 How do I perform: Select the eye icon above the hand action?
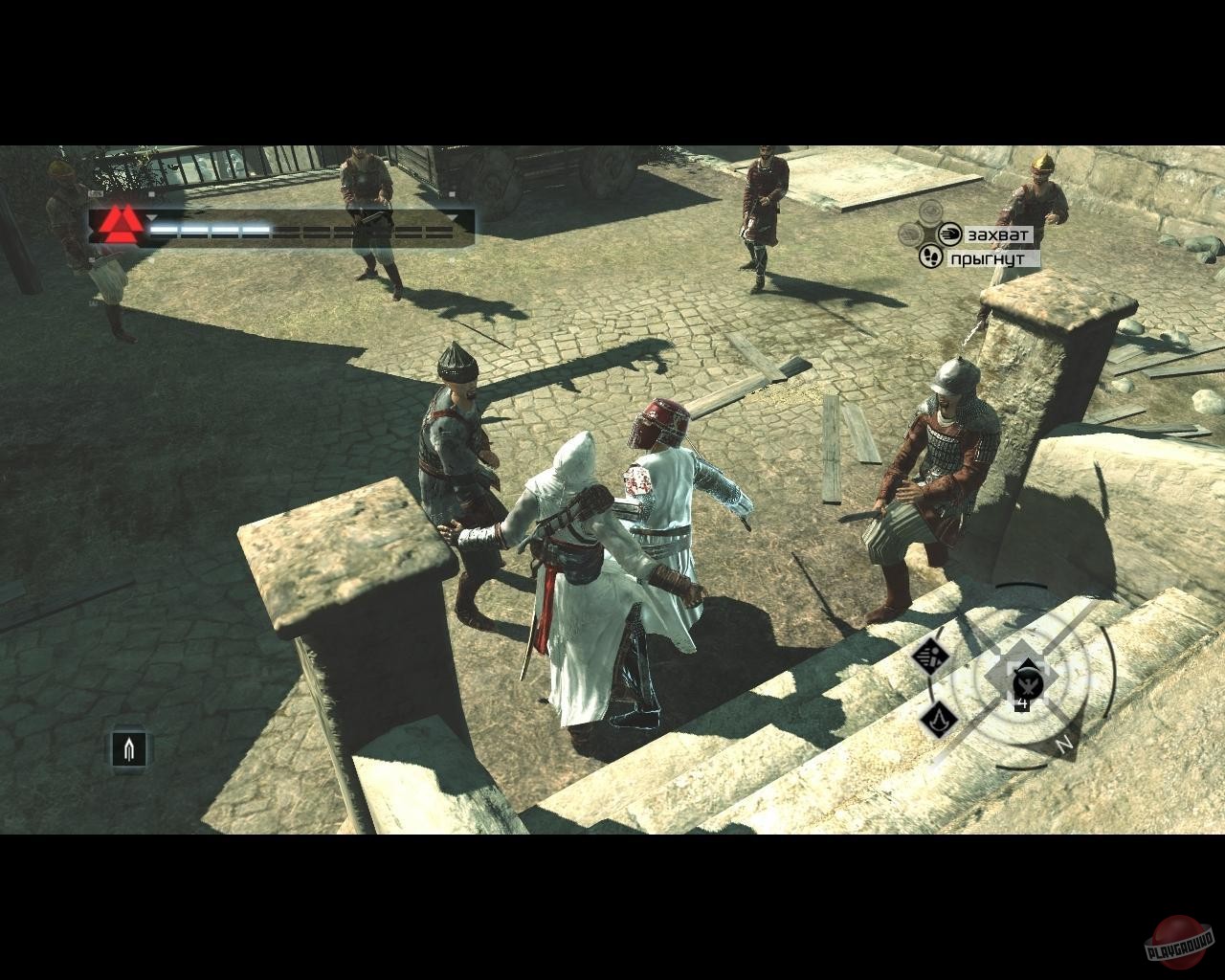[x=930, y=212]
